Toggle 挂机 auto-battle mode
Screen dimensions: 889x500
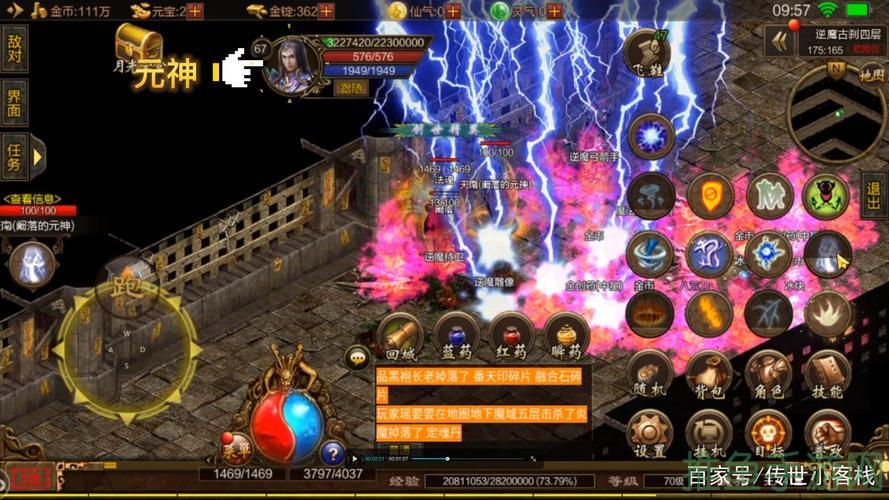point(709,432)
